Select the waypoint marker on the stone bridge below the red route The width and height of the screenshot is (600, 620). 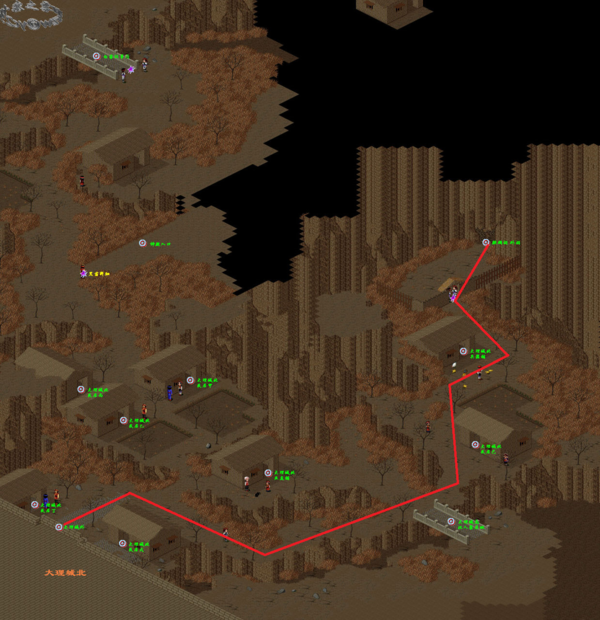click(x=451, y=521)
